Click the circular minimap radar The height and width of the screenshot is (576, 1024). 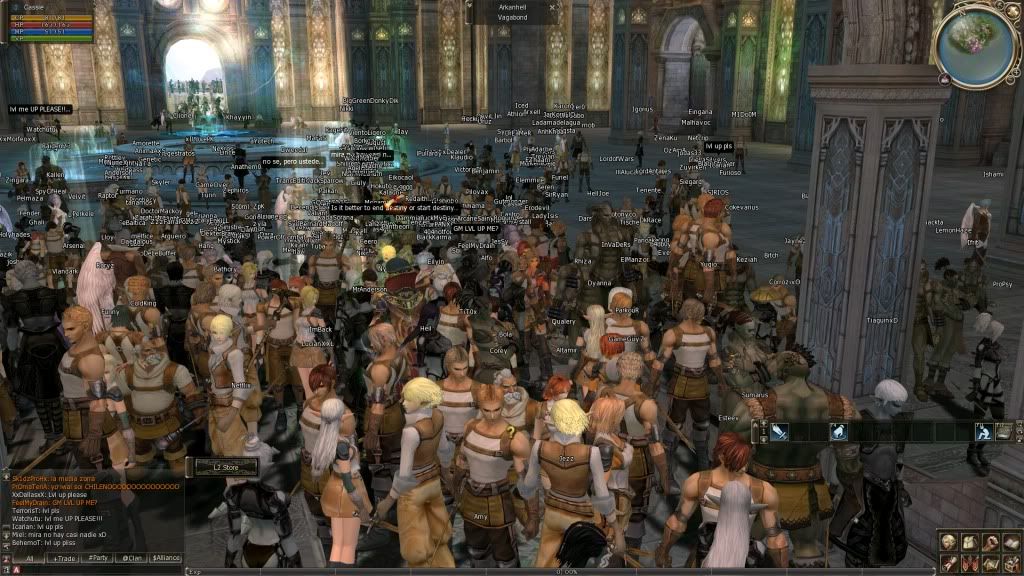coord(976,46)
